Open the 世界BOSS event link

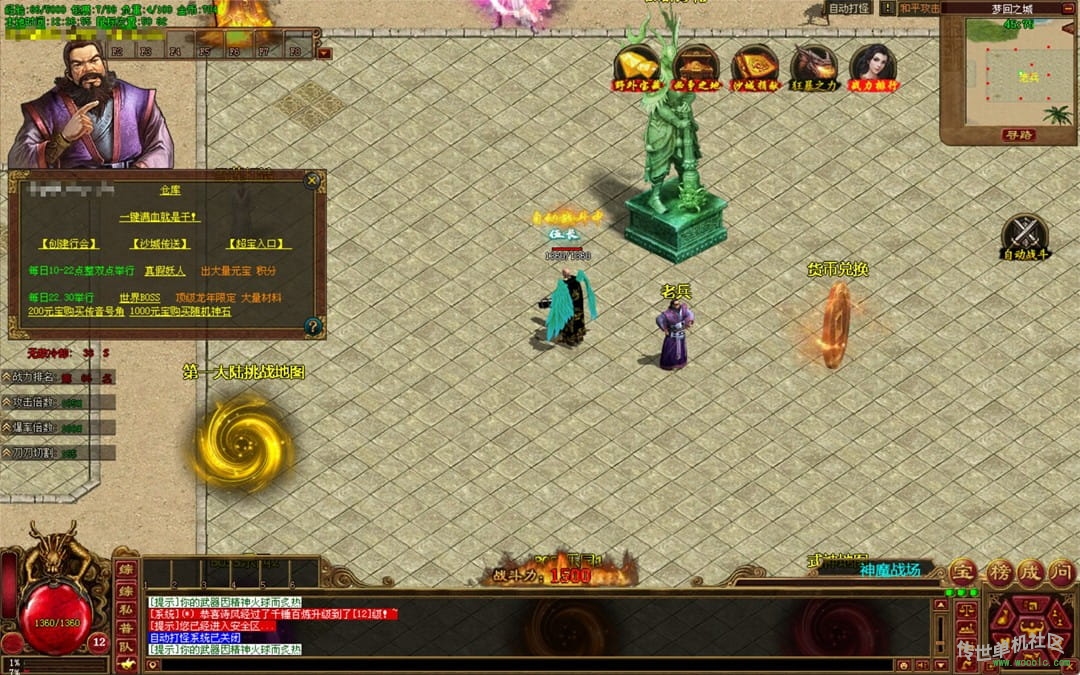coord(140,298)
